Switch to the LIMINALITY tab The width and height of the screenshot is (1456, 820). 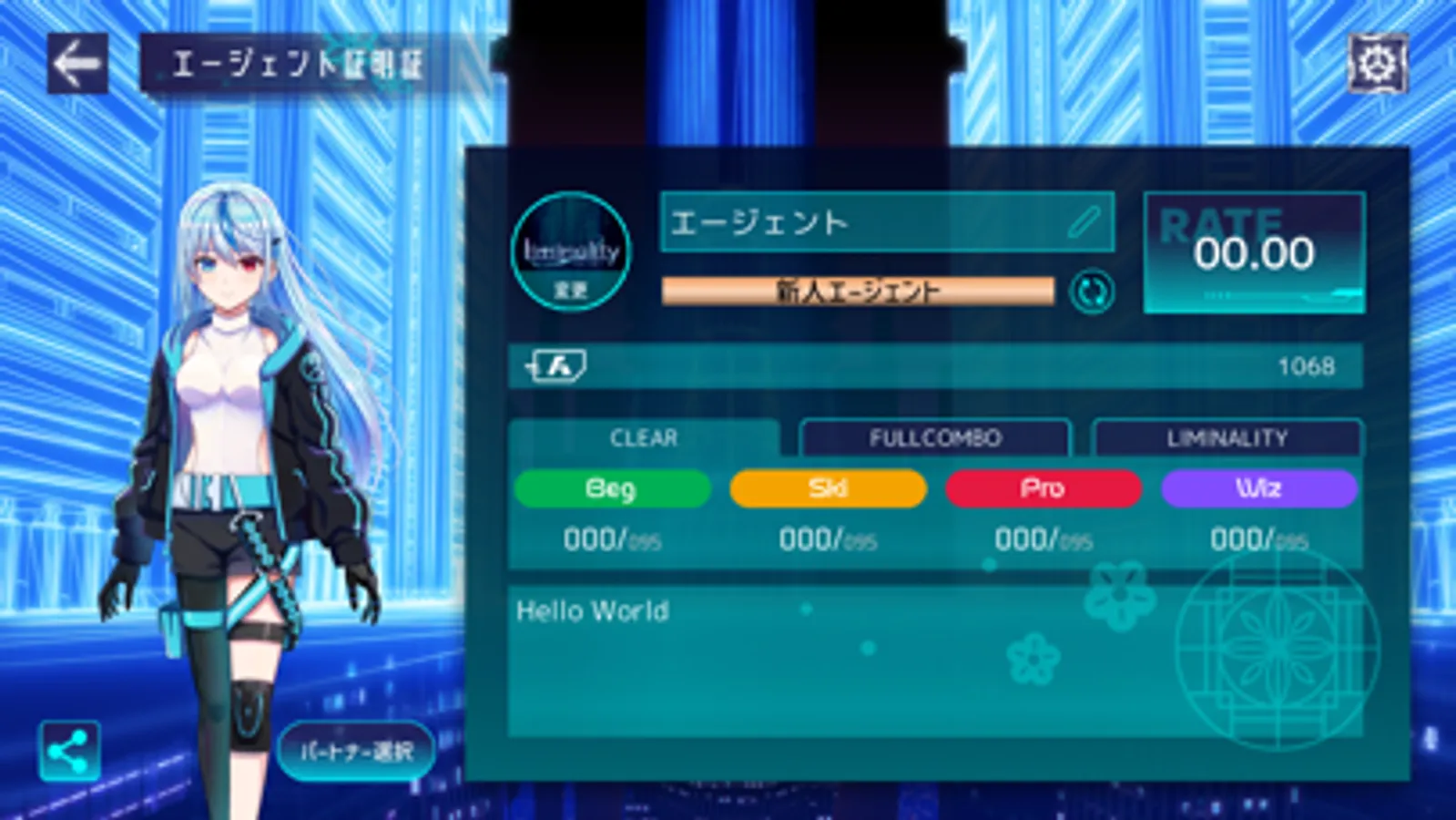click(x=1227, y=437)
